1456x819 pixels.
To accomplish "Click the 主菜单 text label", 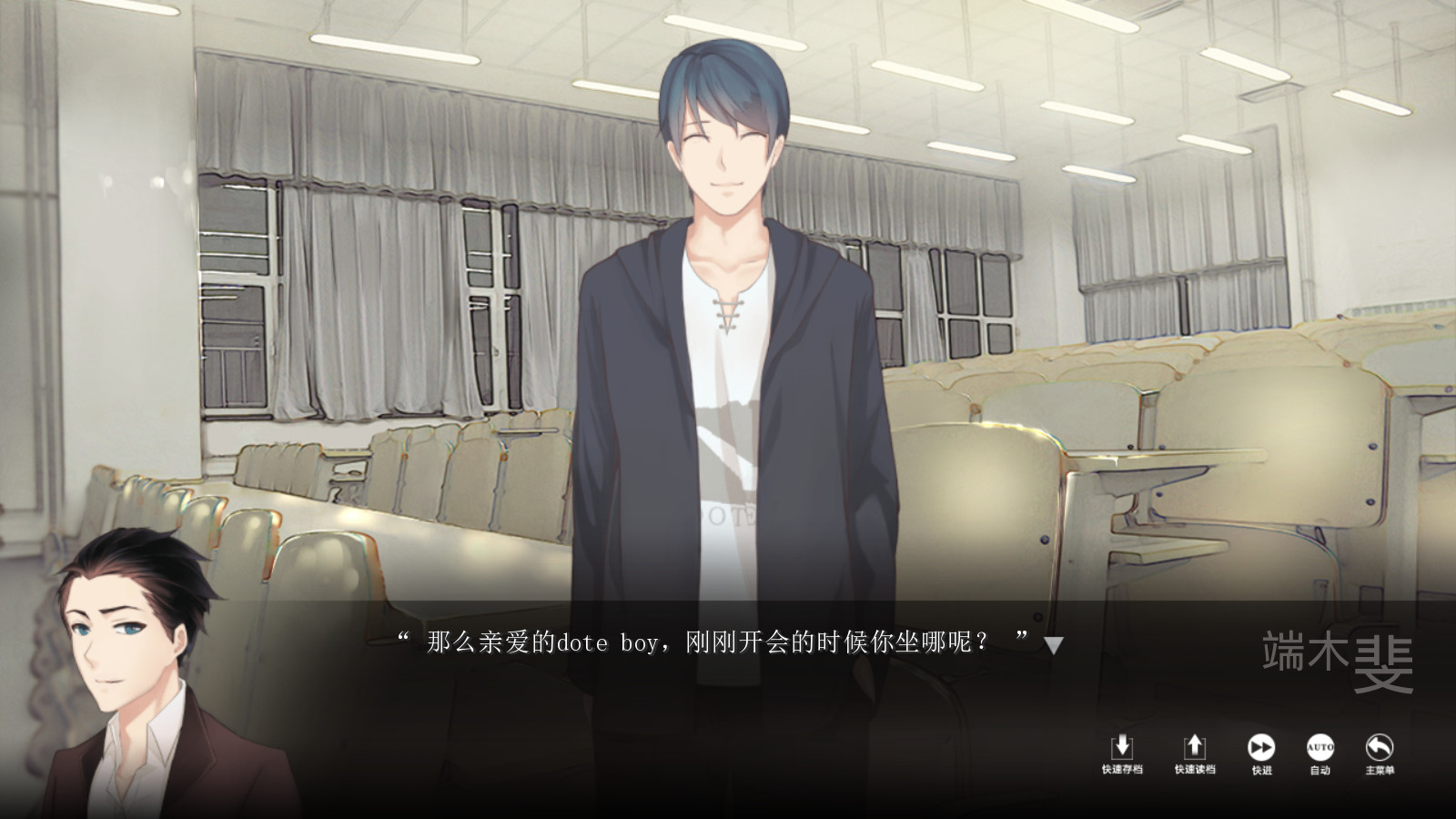I will click(1380, 769).
